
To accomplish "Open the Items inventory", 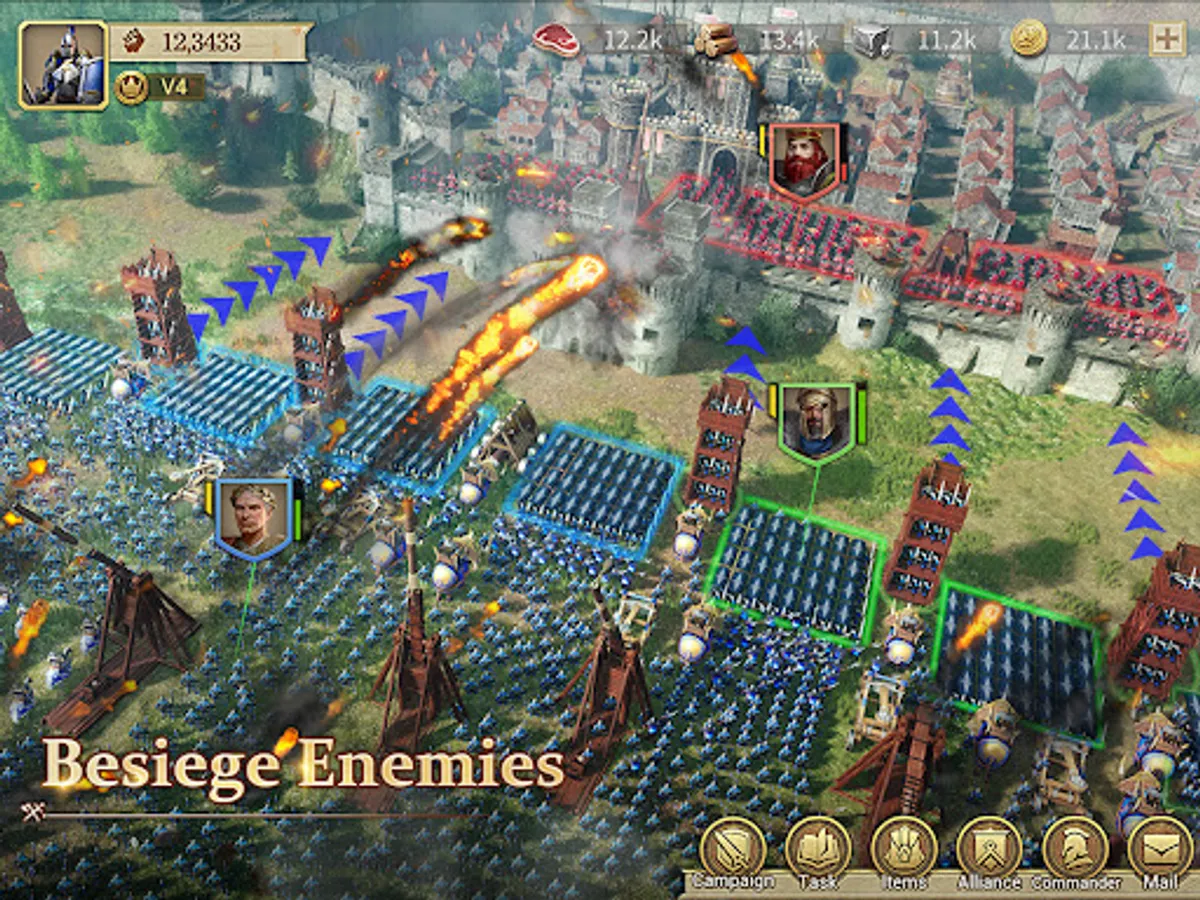I will click(x=903, y=850).
